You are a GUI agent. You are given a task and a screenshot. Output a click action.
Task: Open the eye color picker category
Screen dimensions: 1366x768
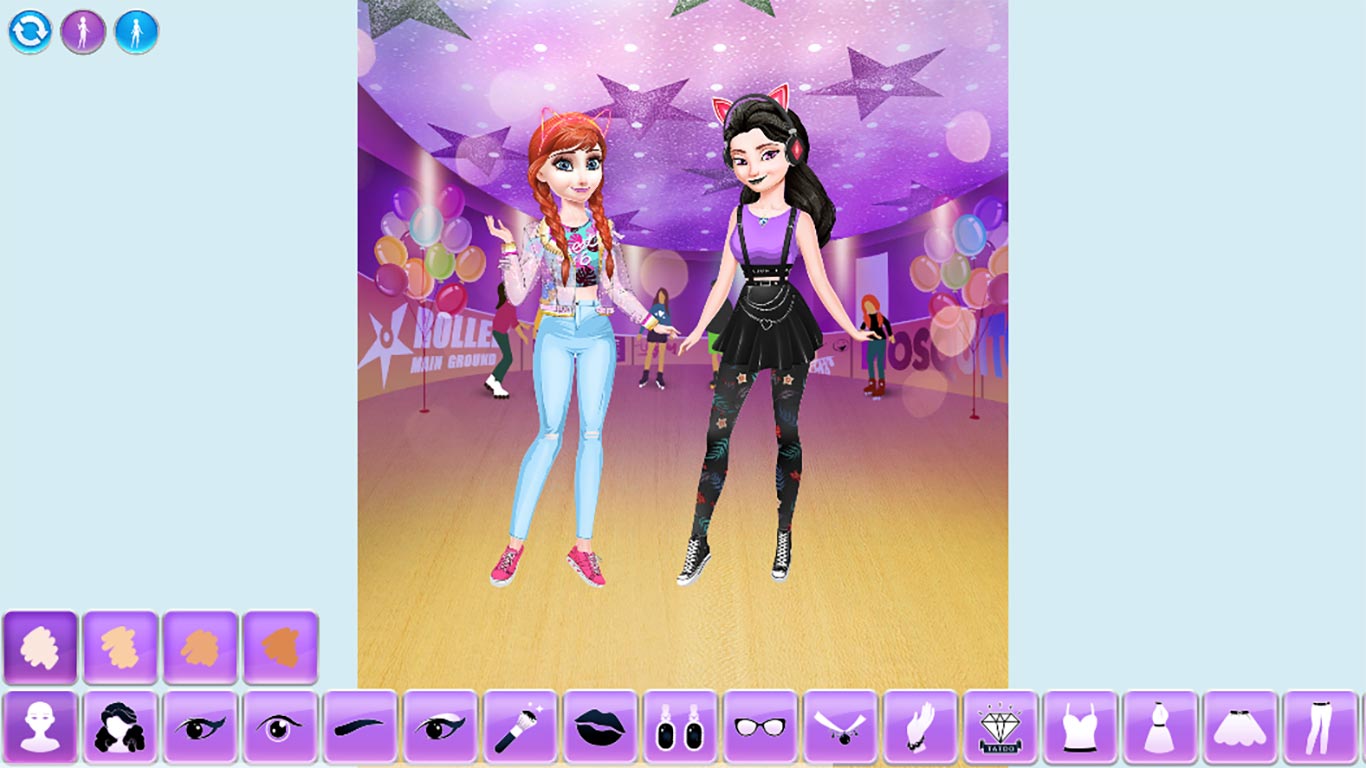(280, 735)
